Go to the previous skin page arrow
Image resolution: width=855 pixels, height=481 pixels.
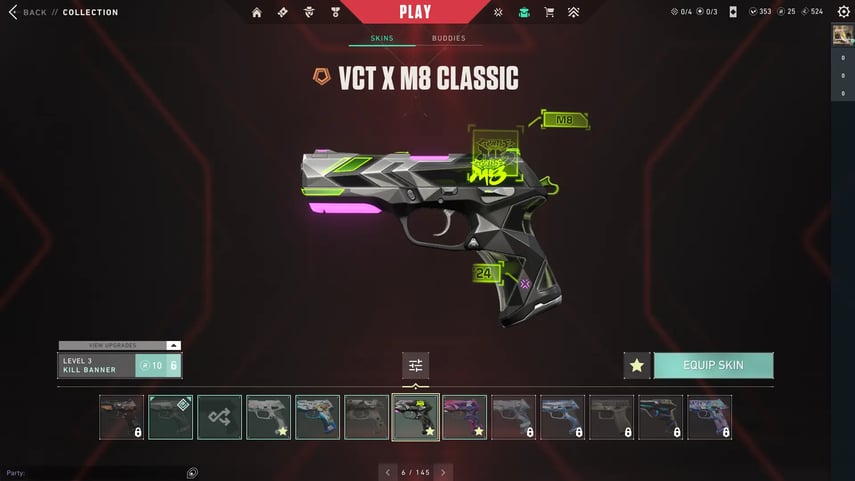388,472
